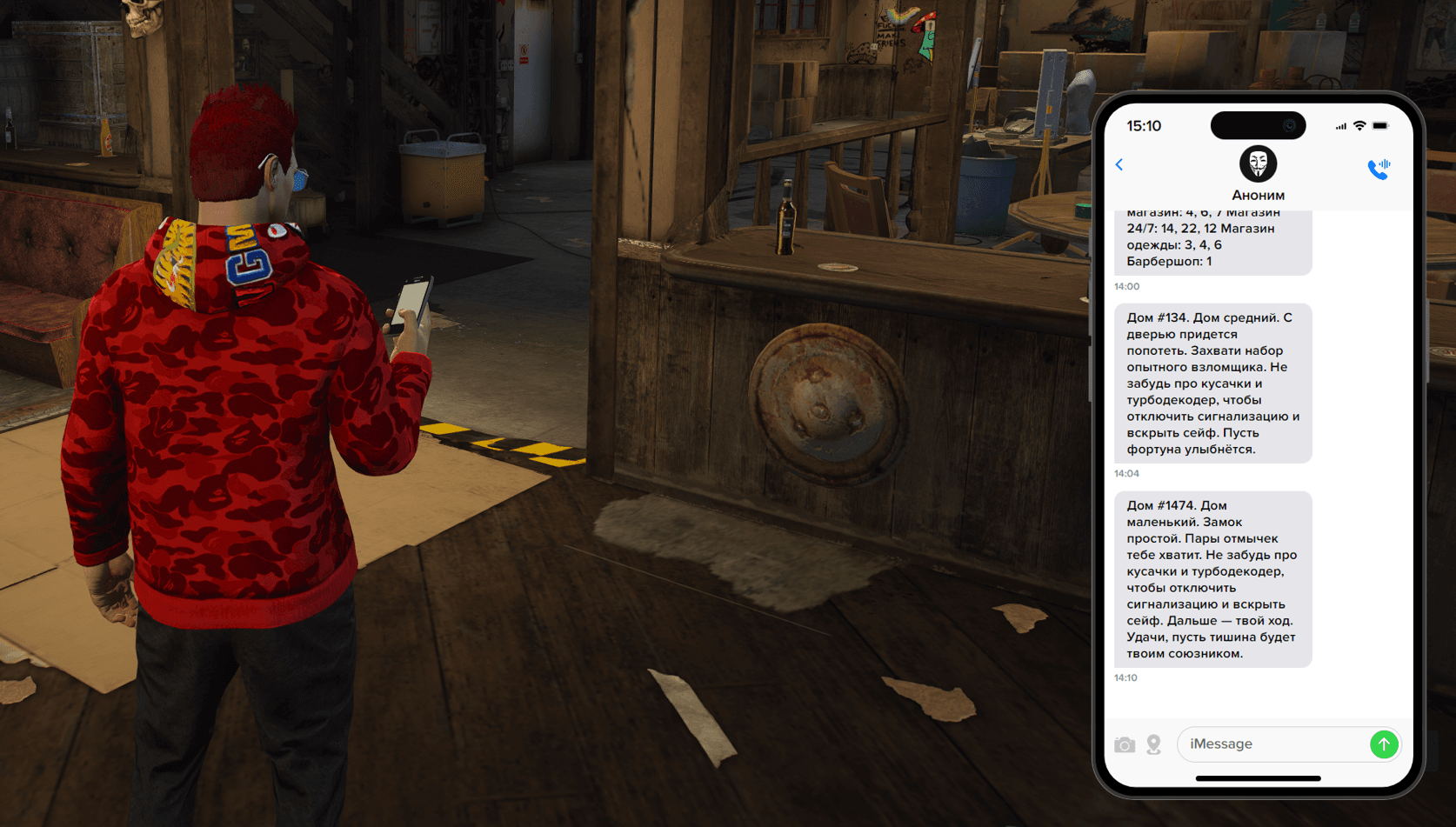The image size is (1456, 827).
Task: Open the Аноним contact avatar
Action: [1258, 163]
